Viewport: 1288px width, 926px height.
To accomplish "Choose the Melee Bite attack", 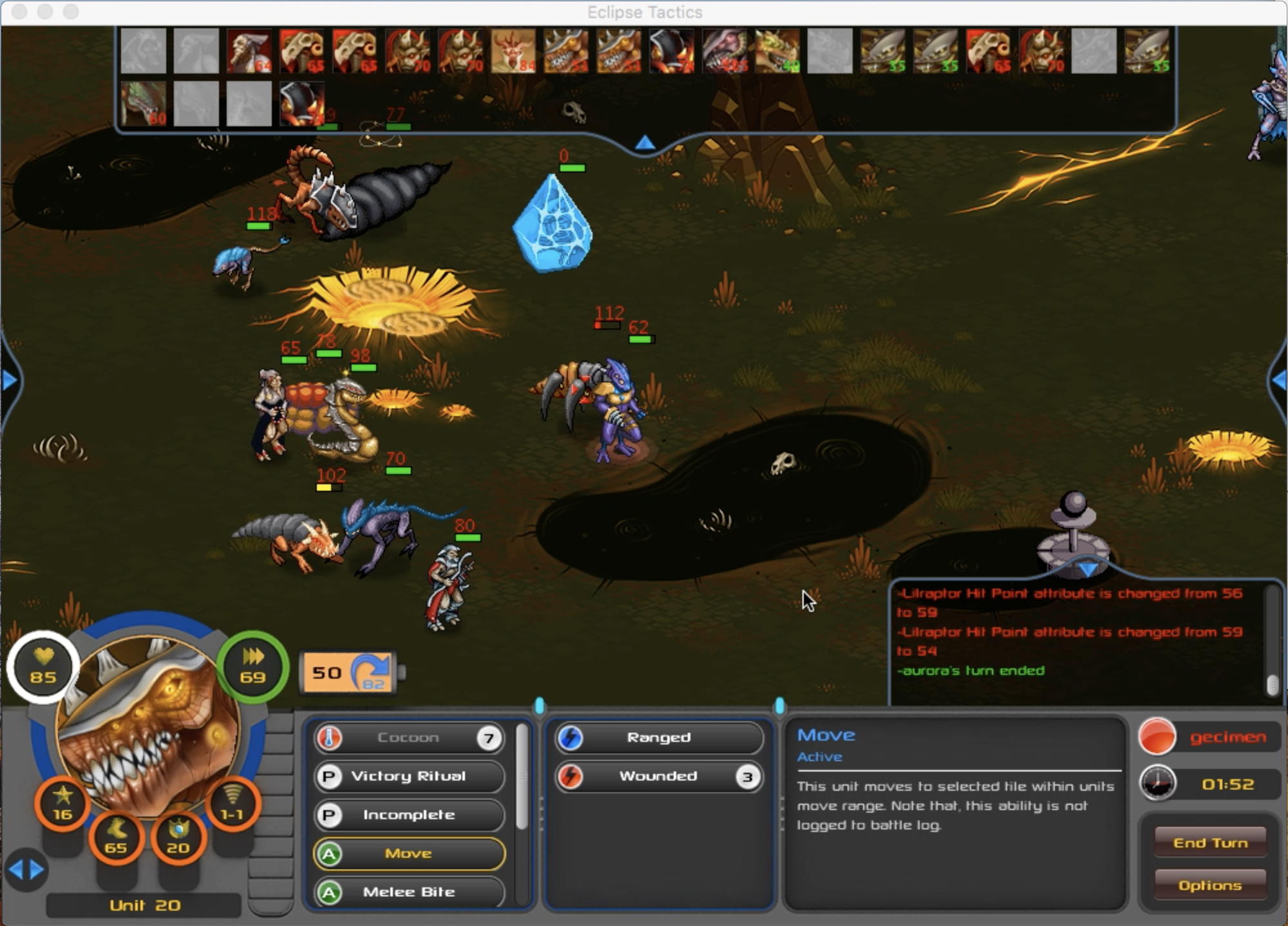I will coord(409,892).
